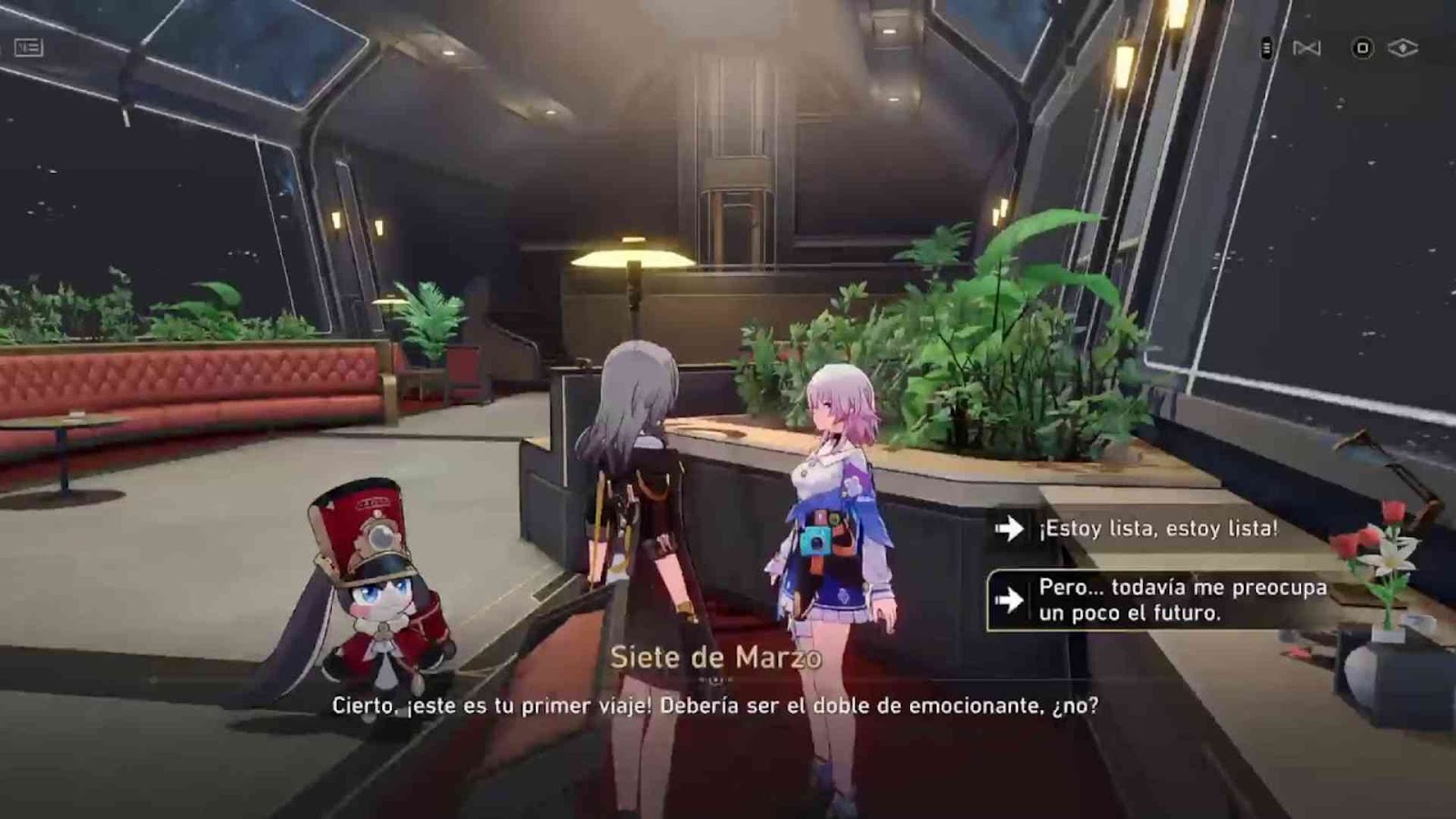Choose the reply "¡Estoy lista, estoy lista!"

[1157, 529]
